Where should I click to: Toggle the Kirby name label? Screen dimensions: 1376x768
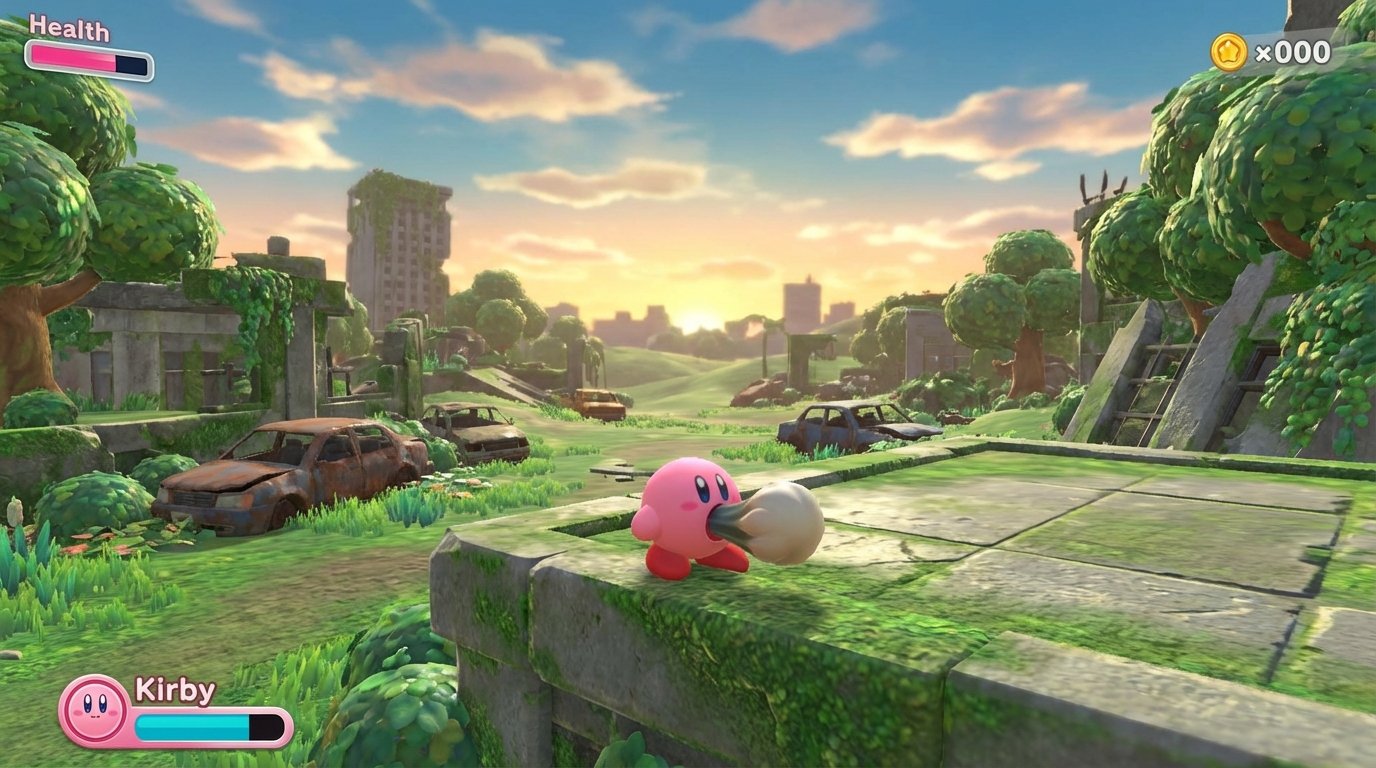pyautogui.click(x=176, y=692)
